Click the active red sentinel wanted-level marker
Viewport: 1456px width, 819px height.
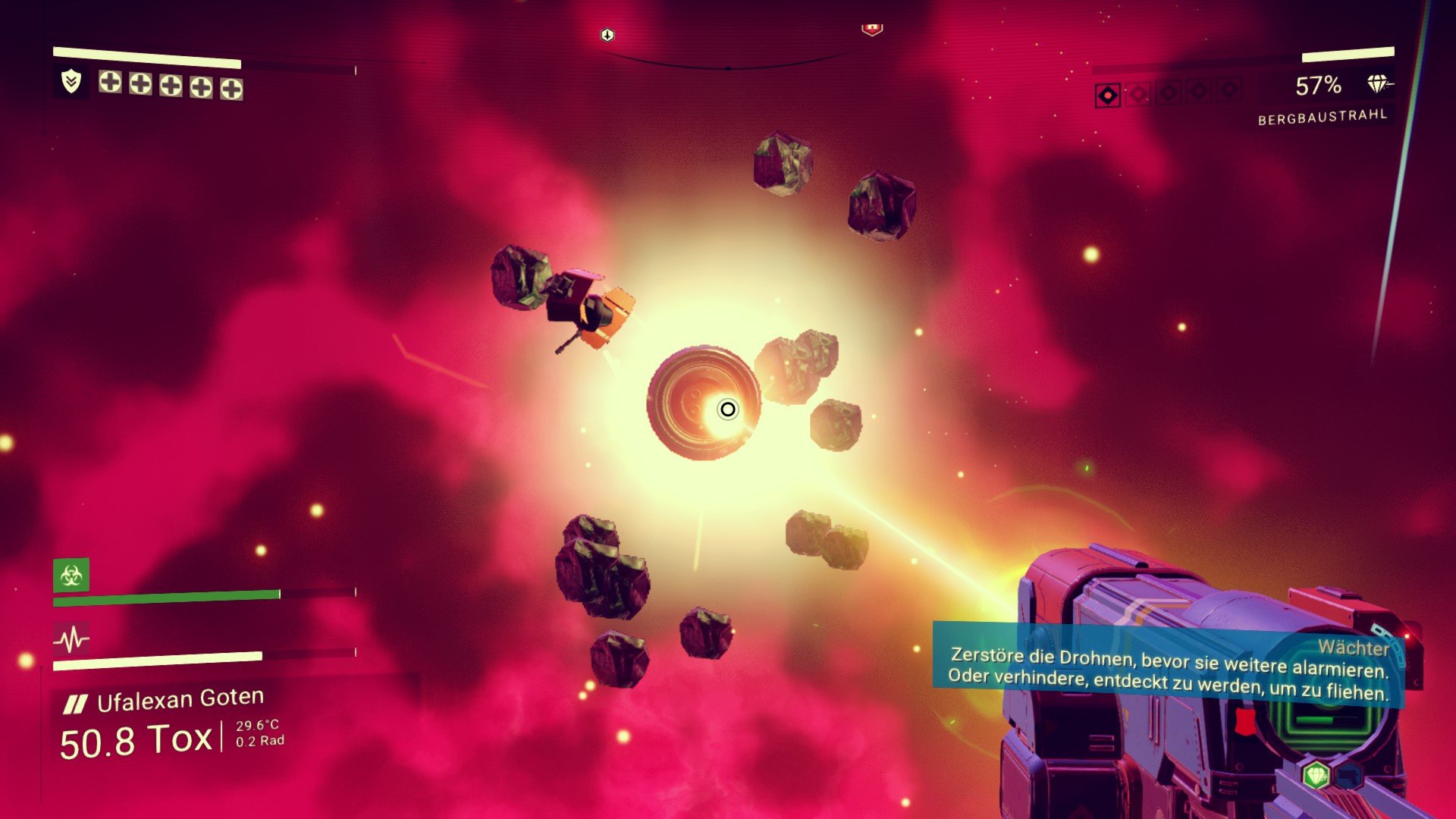pyautogui.click(x=1108, y=96)
